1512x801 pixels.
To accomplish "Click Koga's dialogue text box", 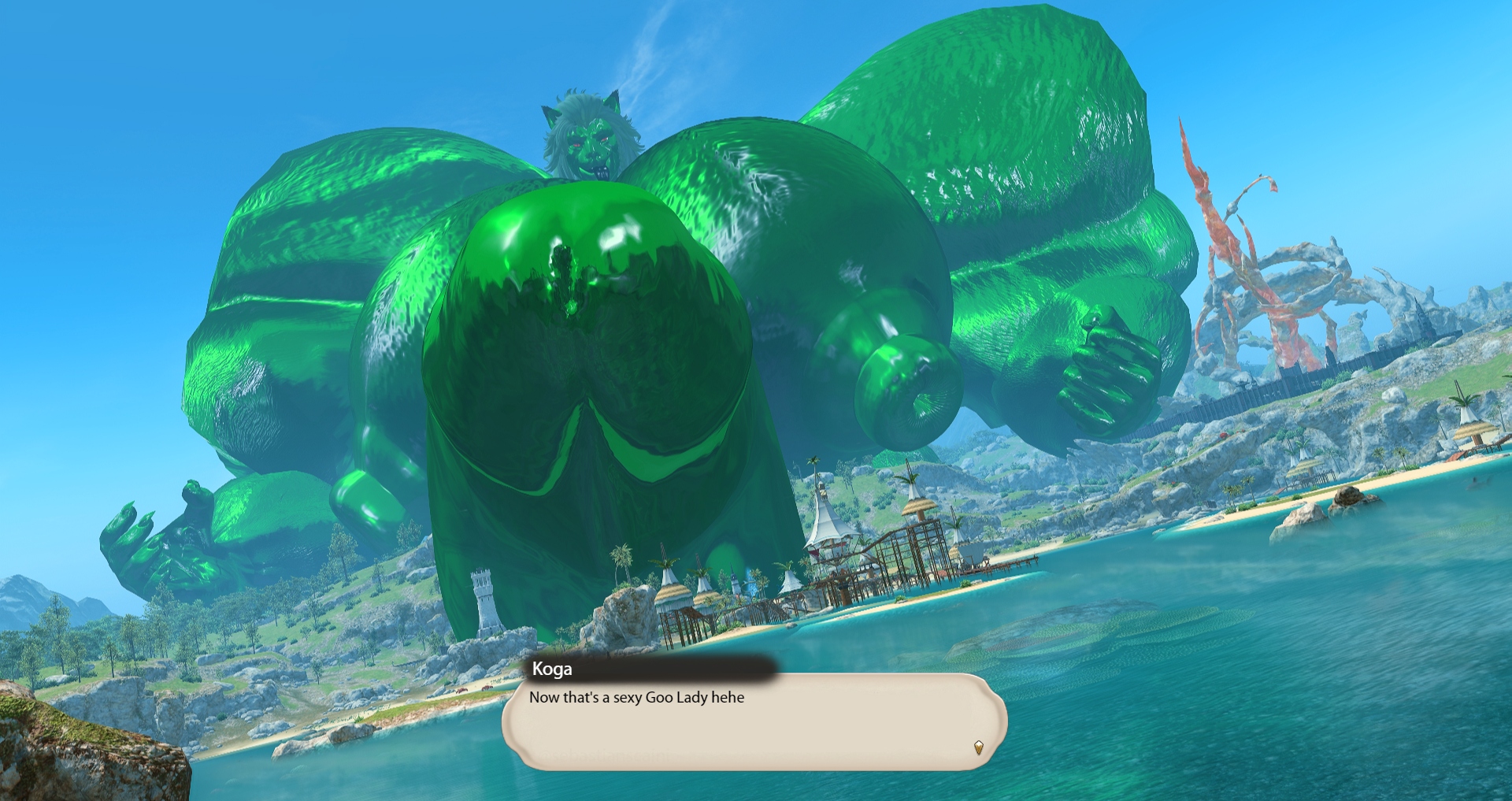I will 754,721.
